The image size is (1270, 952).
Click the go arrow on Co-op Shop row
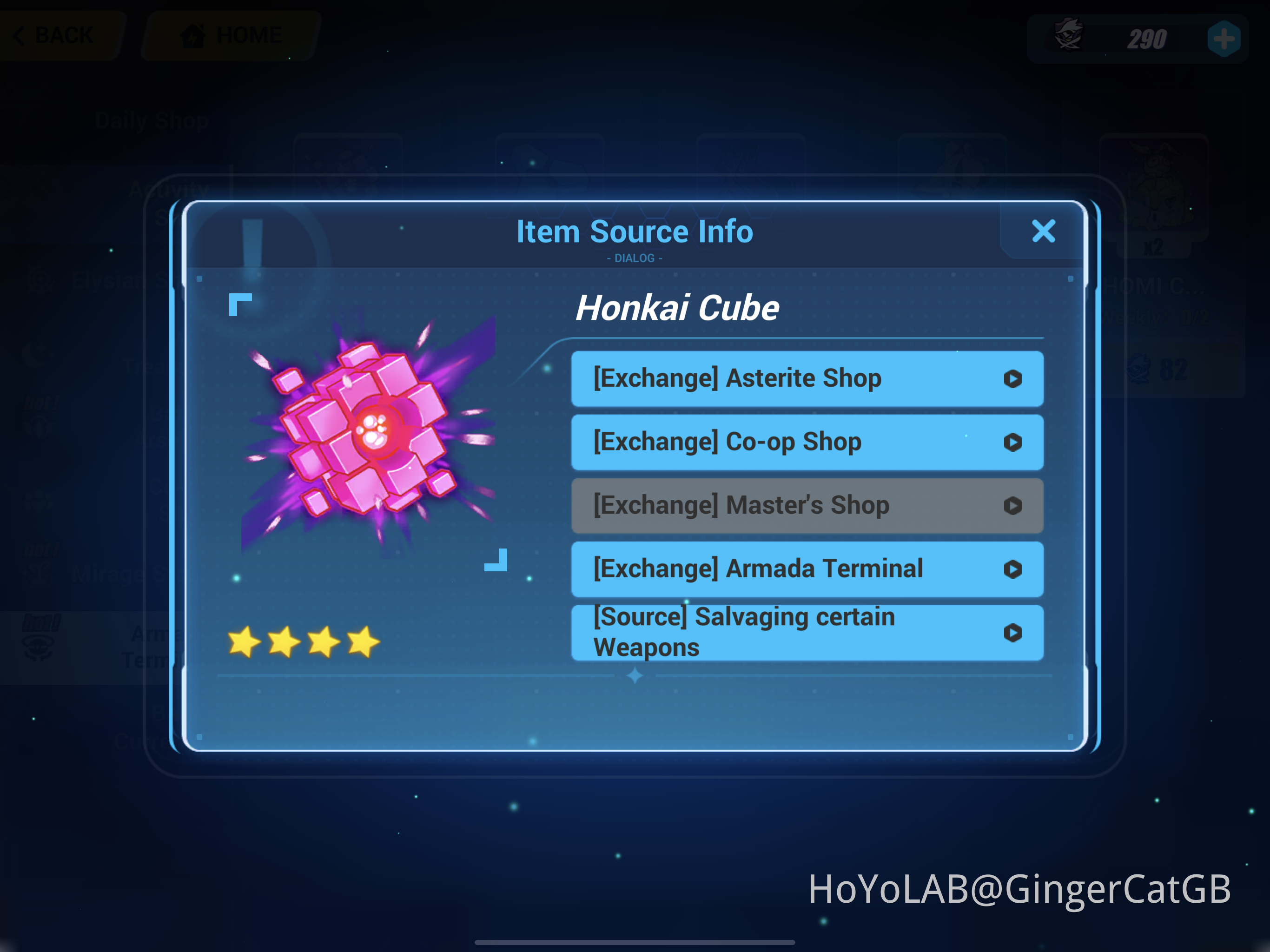(1013, 442)
